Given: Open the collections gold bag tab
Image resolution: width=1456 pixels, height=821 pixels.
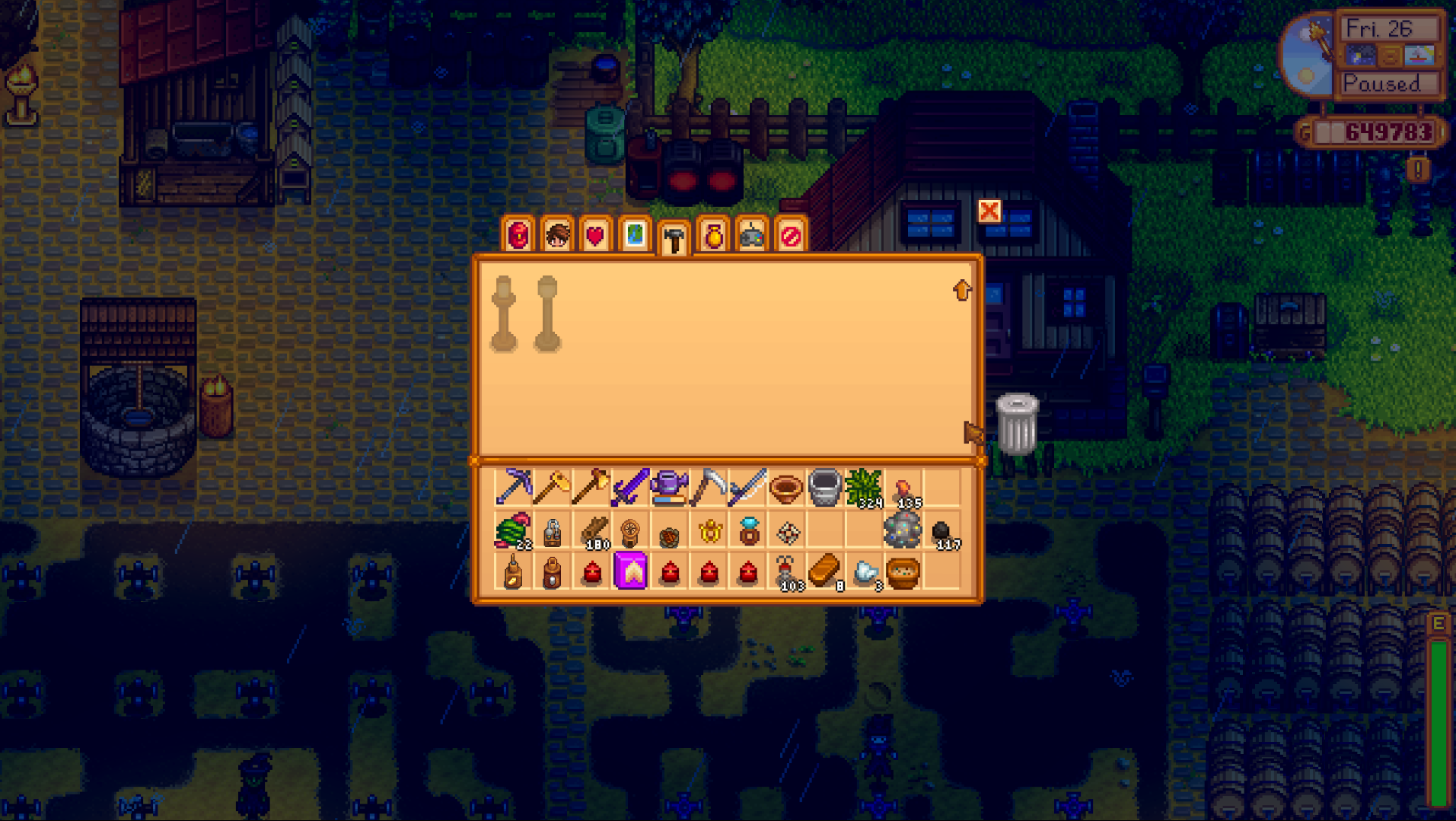Looking at the screenshot, I should pos(715,237).
